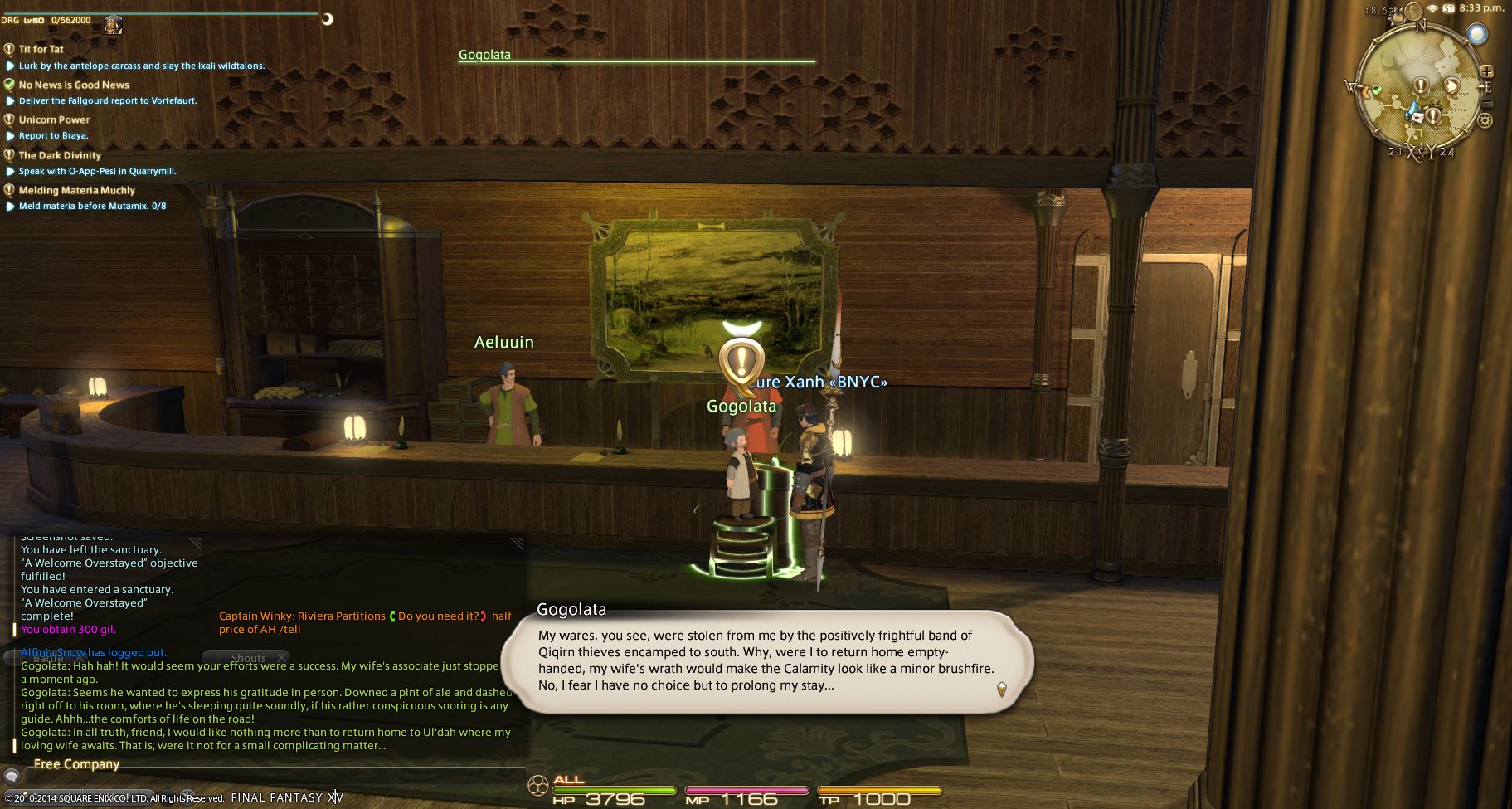Click the ALL limit gauge emblem icon

pyautogui.click(x=538, y=785)
